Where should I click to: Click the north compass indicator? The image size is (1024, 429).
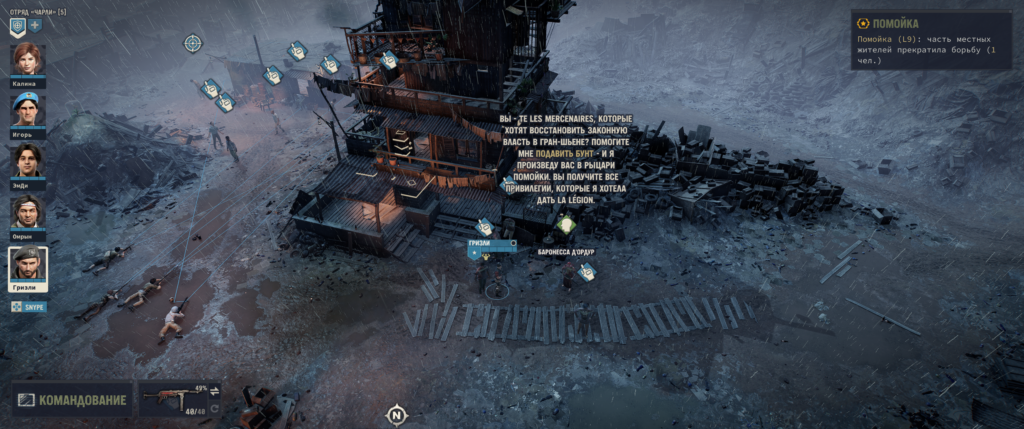(x=397, y=414)
